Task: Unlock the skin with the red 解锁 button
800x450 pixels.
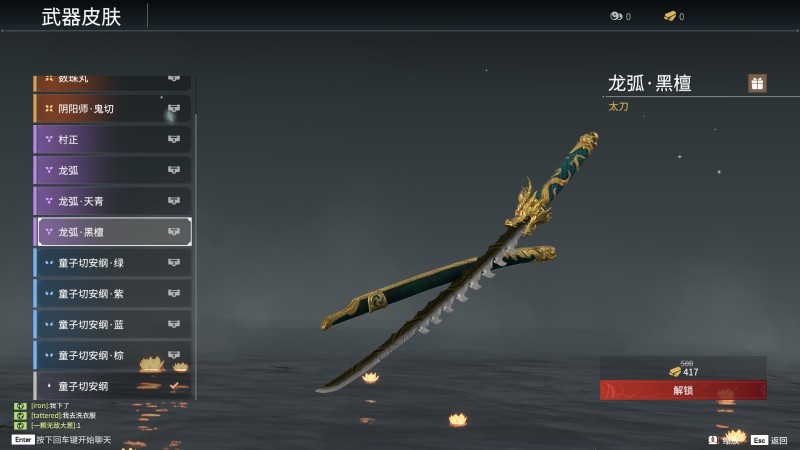Action: point(683,390)
